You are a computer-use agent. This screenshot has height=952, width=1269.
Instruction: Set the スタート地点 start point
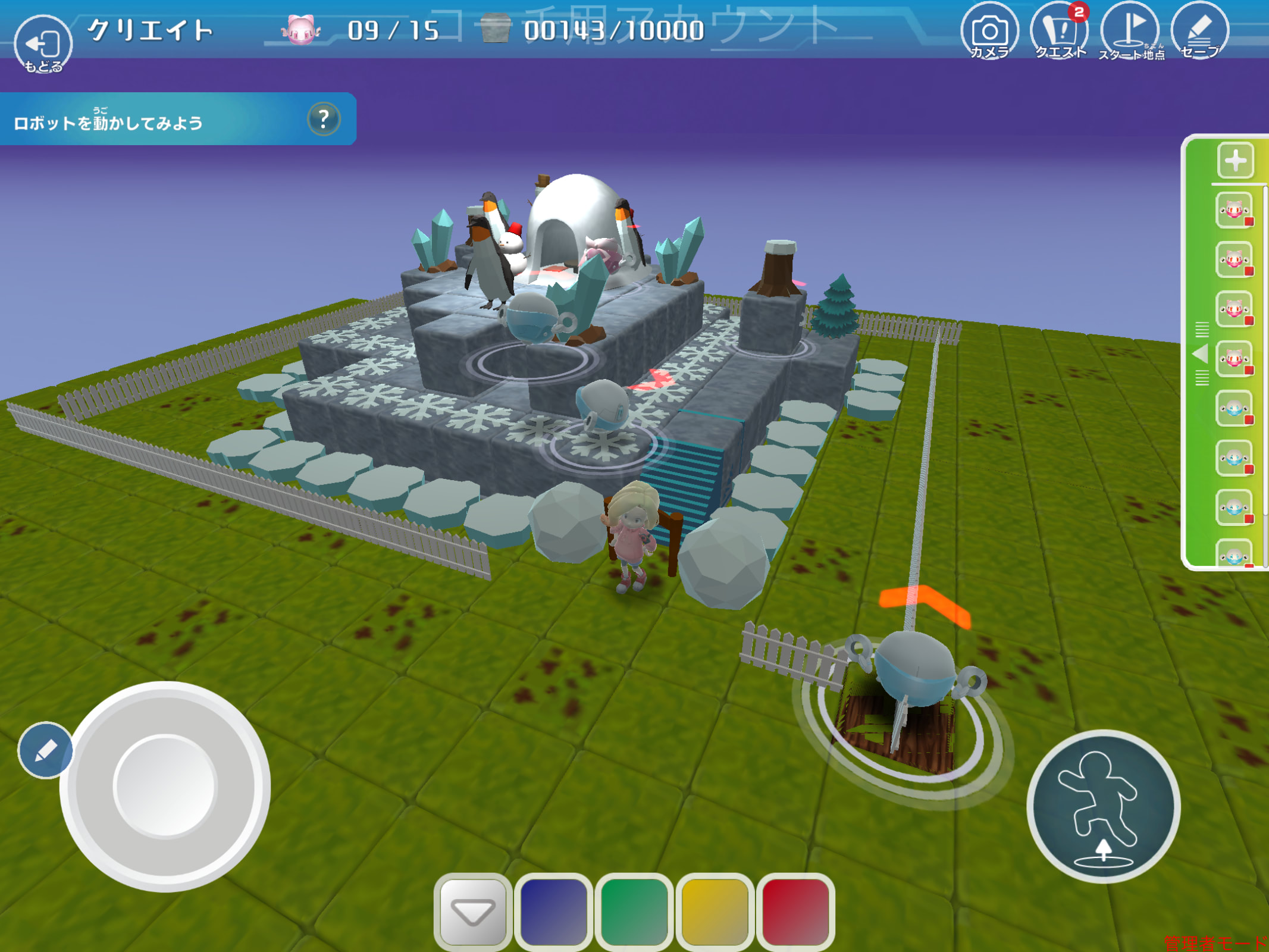pos(1129,32)
